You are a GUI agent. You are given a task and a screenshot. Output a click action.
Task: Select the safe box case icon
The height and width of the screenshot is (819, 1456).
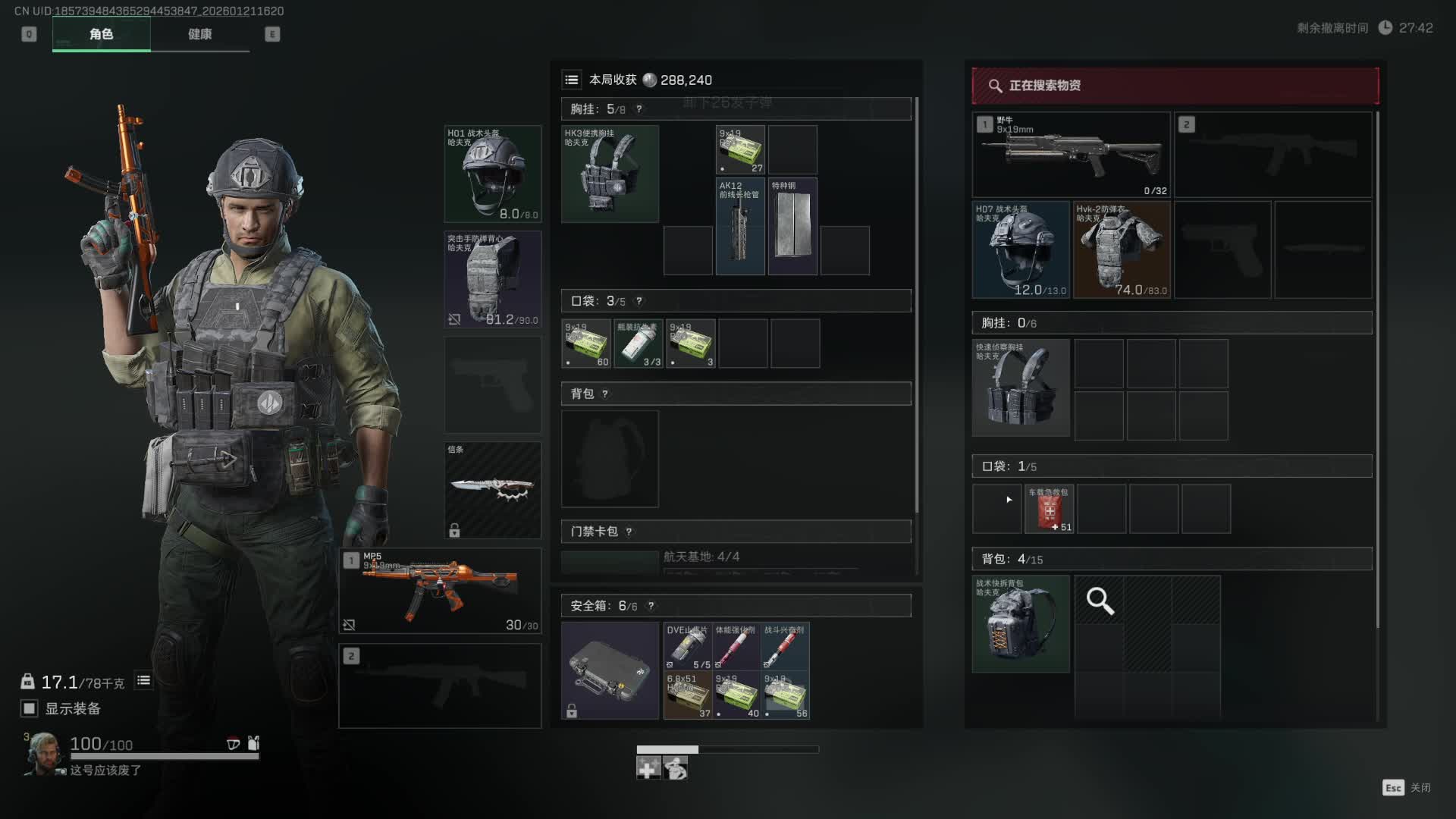(x=610, y=670)
